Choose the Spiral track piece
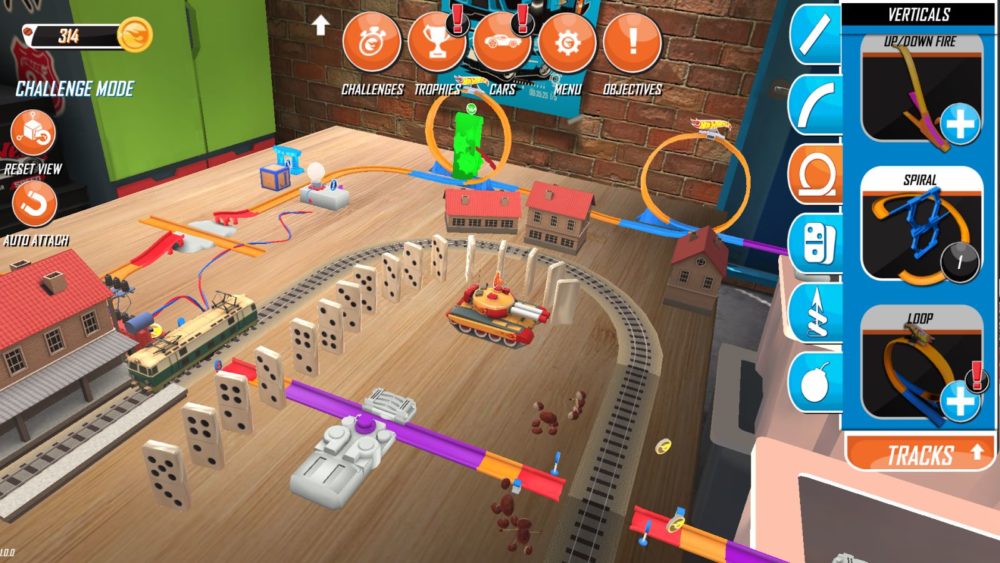This screenshot has height=563, width=1000. click(x=921, y=227)
